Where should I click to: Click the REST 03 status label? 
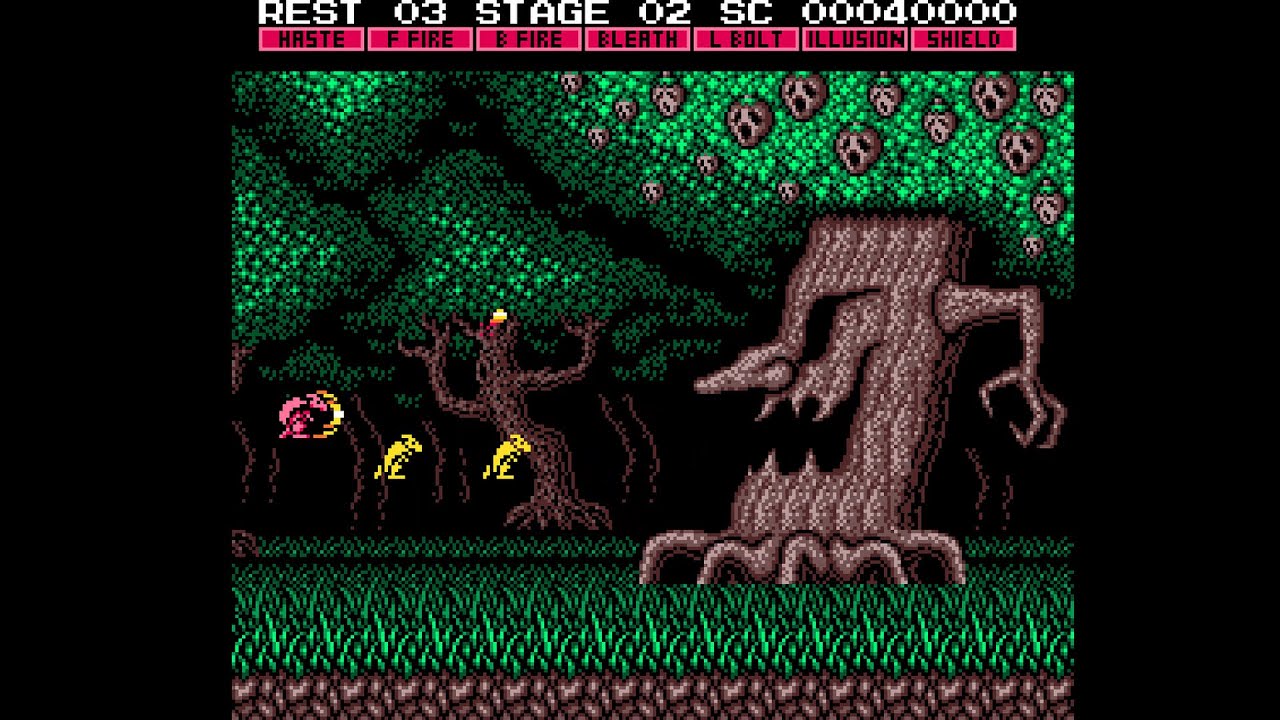(340, 14)
